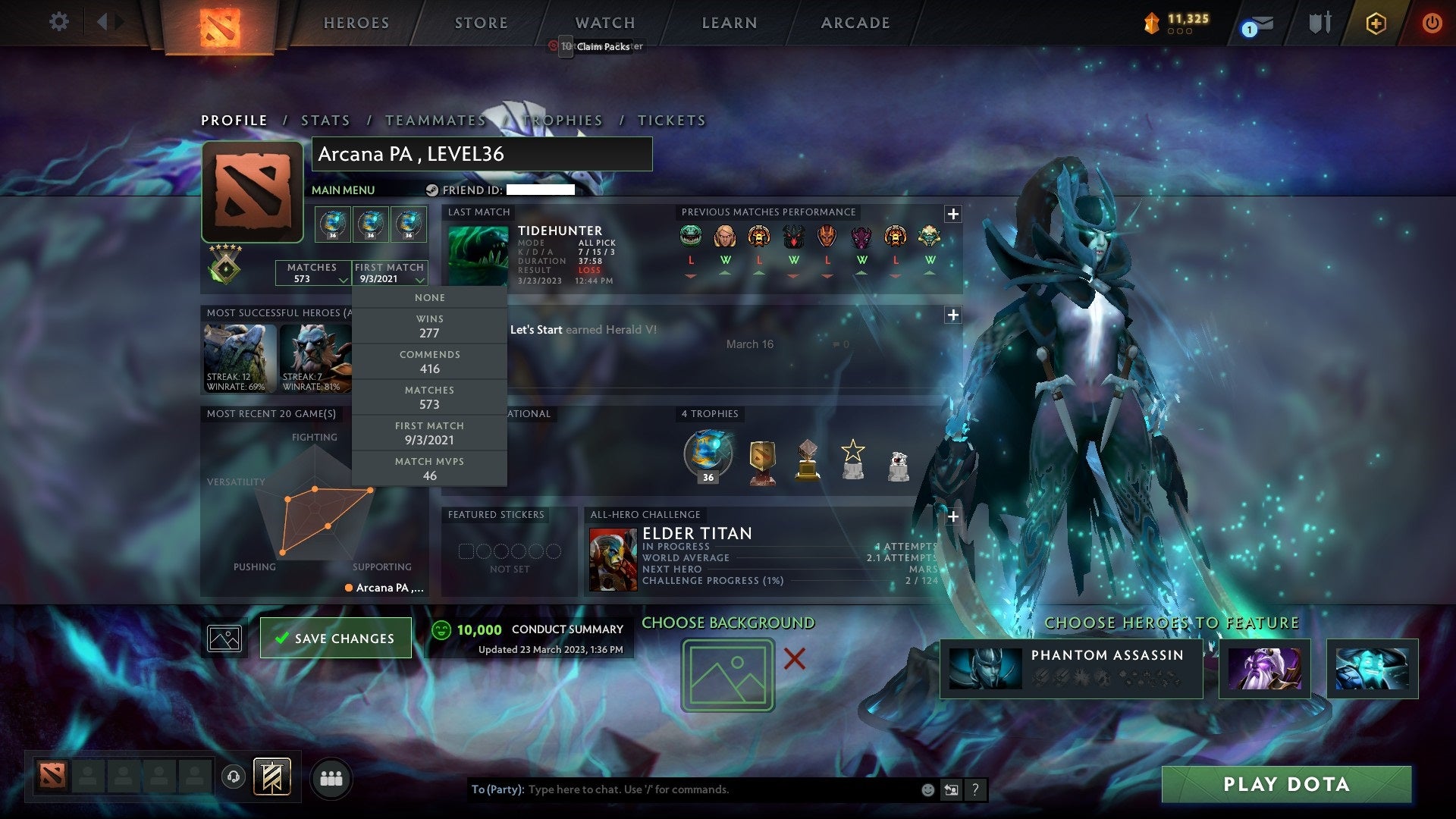Open Dota Plus hexagon plus icon
Viewport: 1456px width, 819px height.
pyautogui.click(x=1376, y=23)
